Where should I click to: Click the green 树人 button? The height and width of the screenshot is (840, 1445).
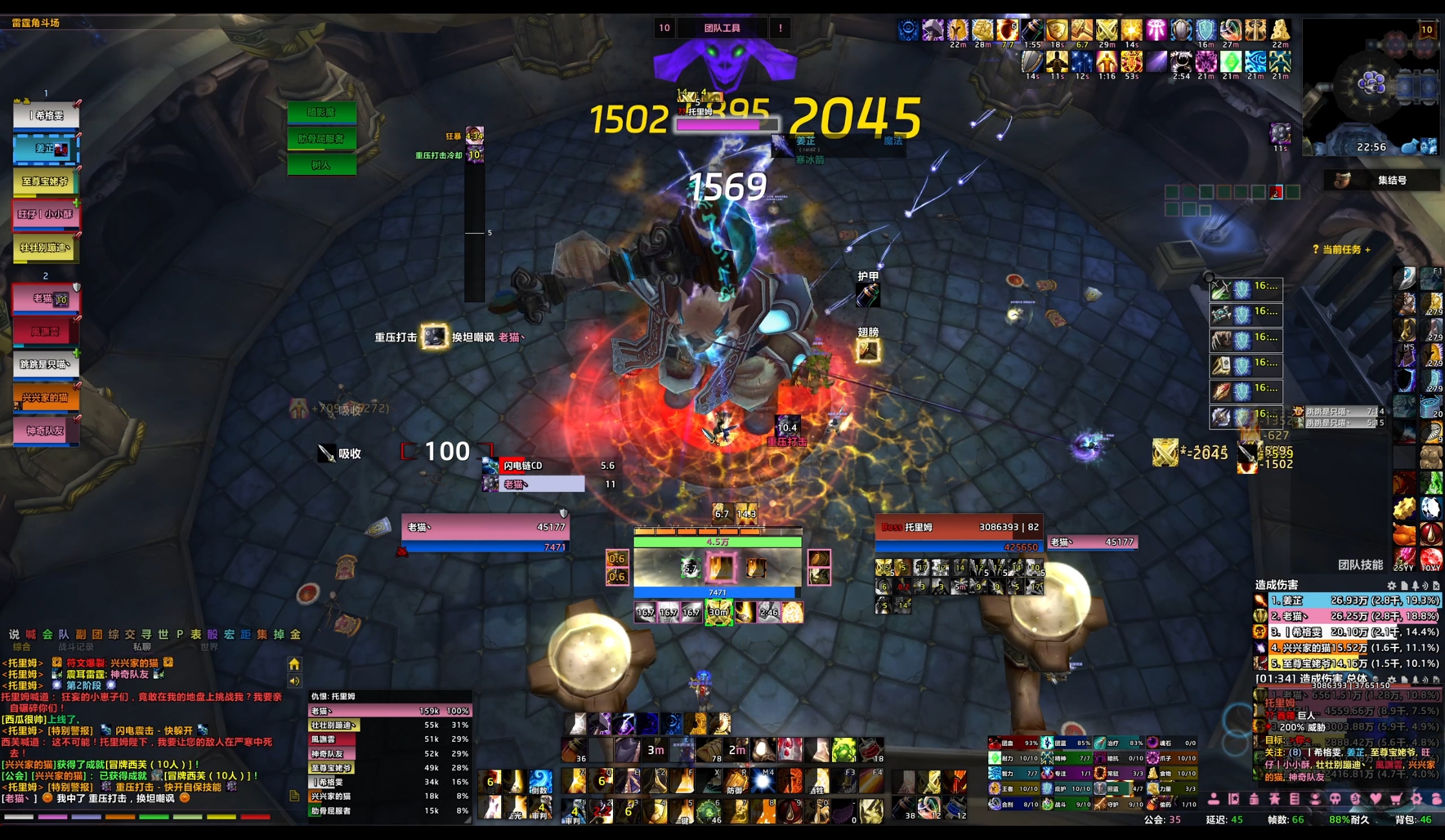click(x=321, y=165)
